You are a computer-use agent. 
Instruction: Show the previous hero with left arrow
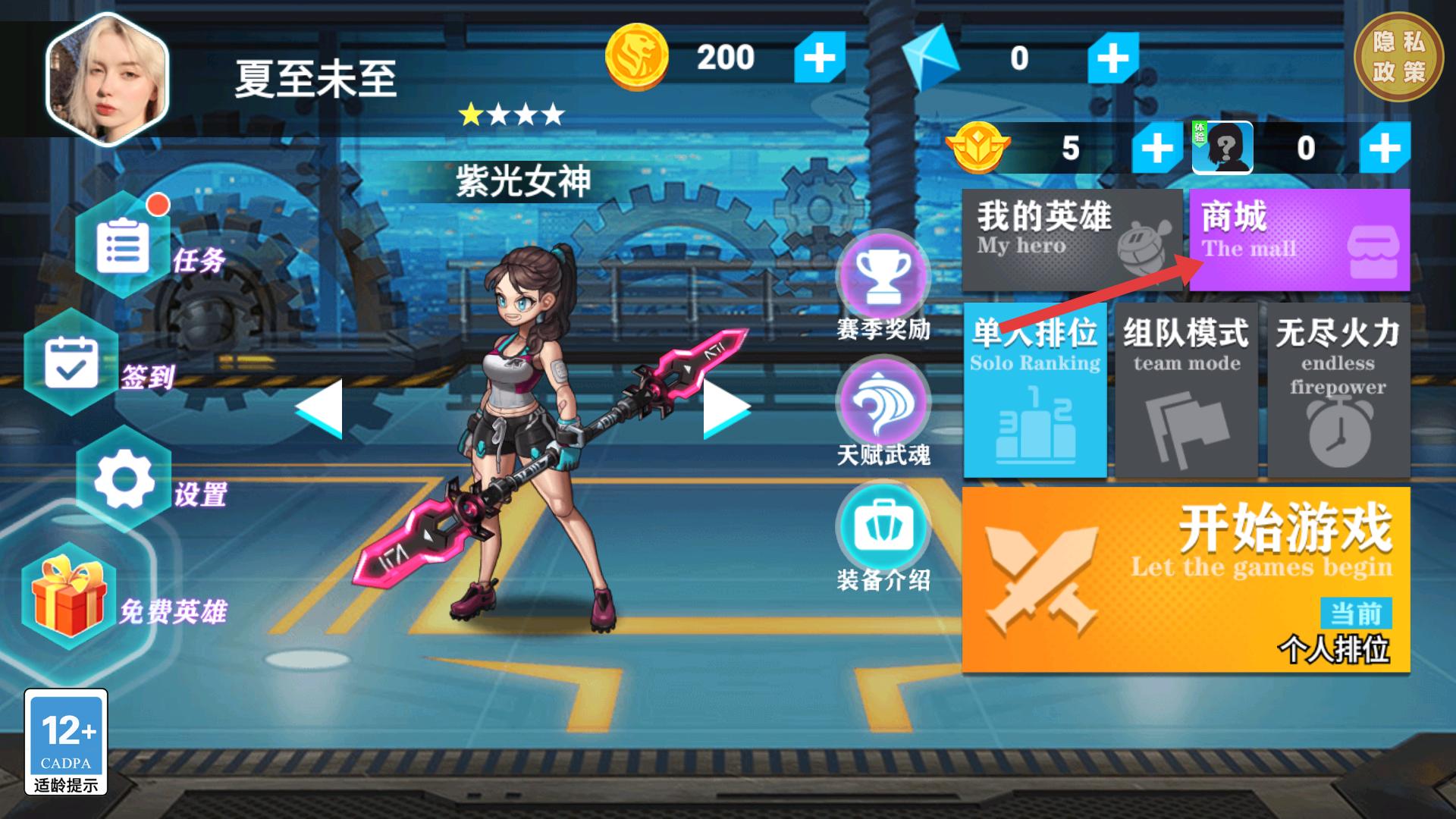[x=319, y=408]
